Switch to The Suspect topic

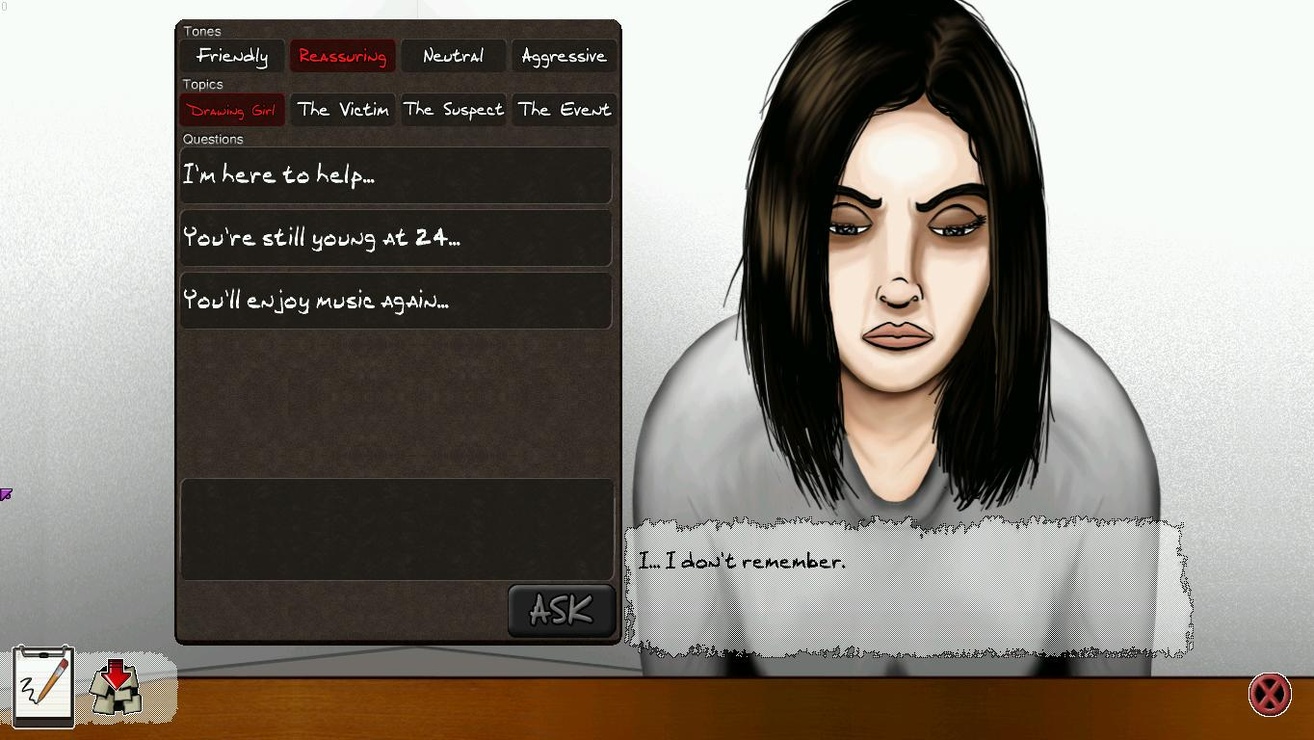(x=453, y=110)
